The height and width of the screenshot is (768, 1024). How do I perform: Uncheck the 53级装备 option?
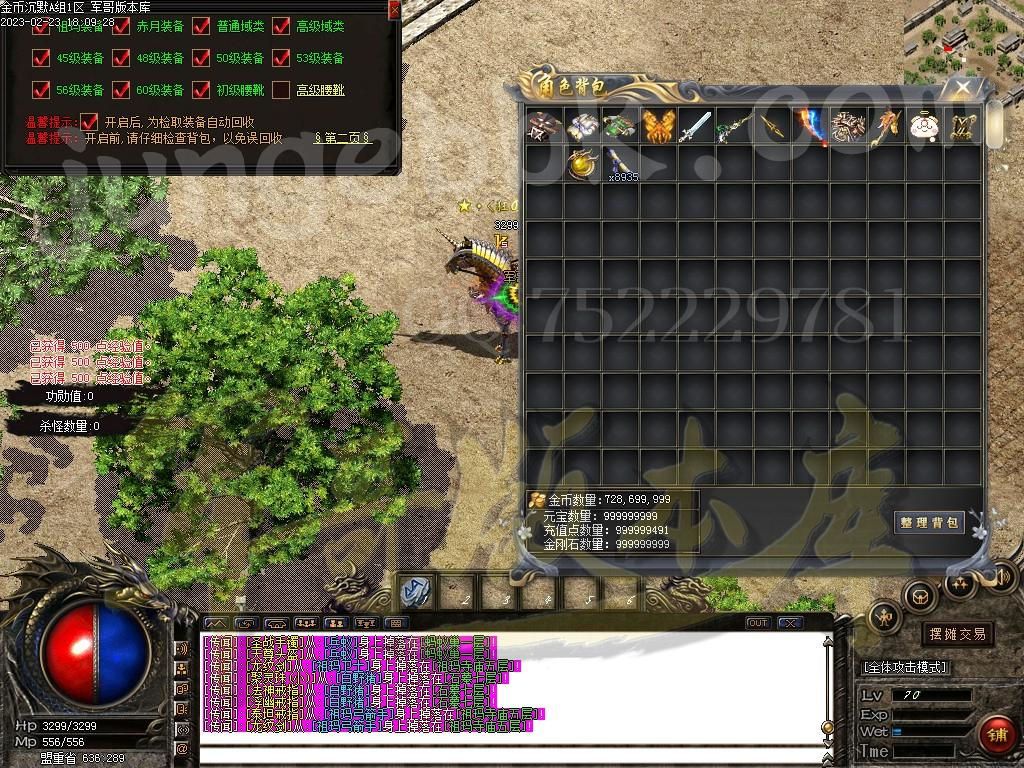[281, 58]
